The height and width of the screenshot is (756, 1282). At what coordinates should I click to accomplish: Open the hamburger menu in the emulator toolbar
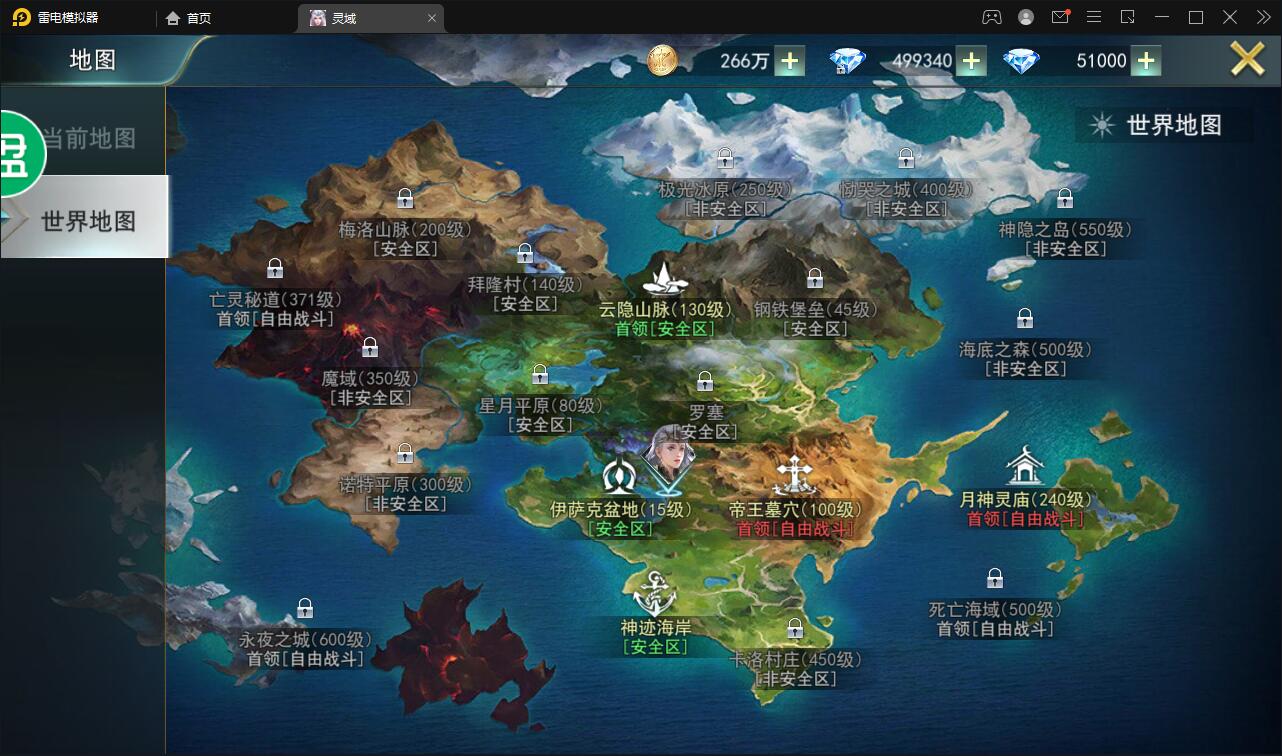pyautogui.click(x=1094, y=17)
